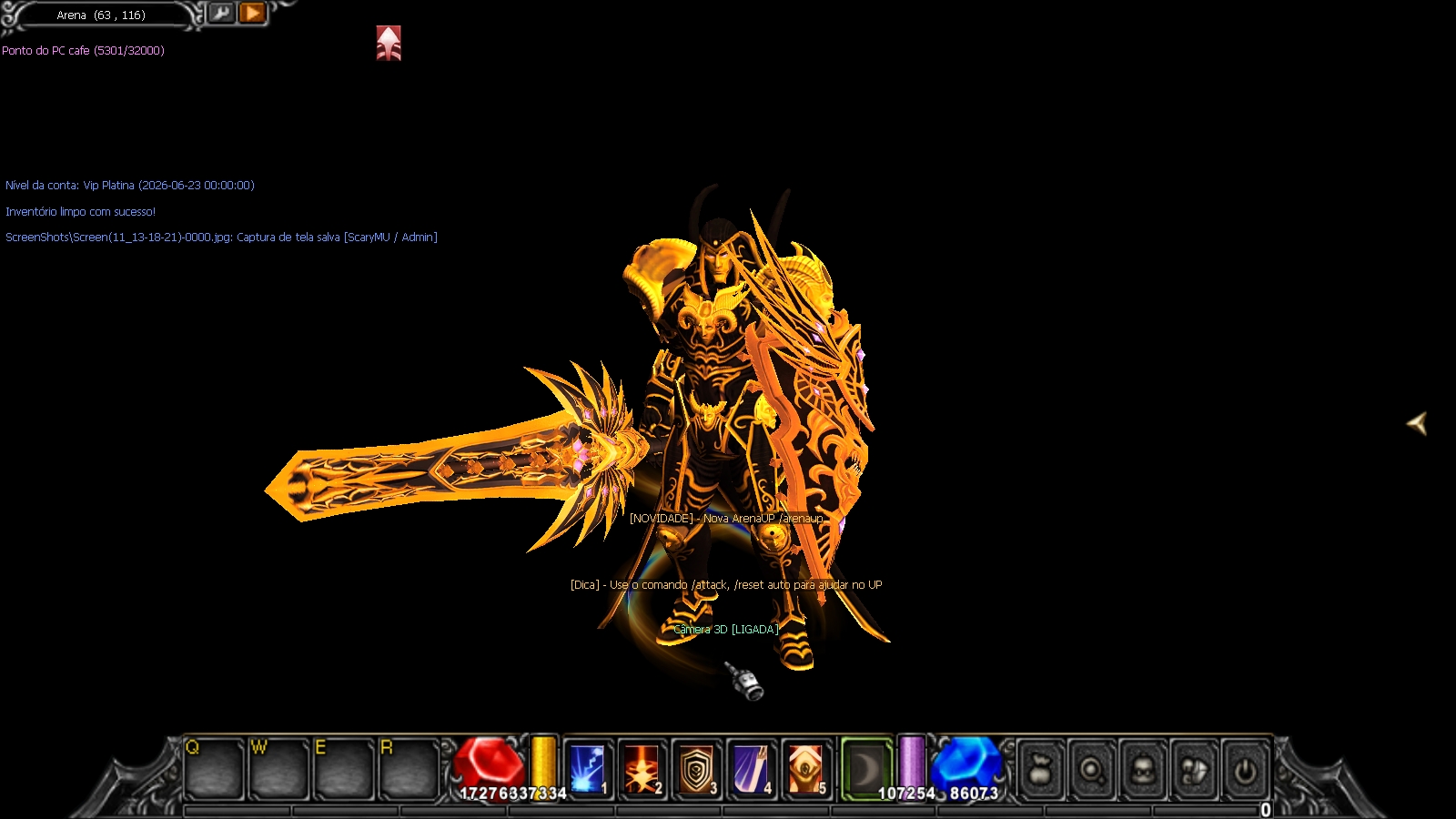Viewport: 1456px width, 819px height.
Task: Select the red arrow buff icon
Action: point(389,43)
